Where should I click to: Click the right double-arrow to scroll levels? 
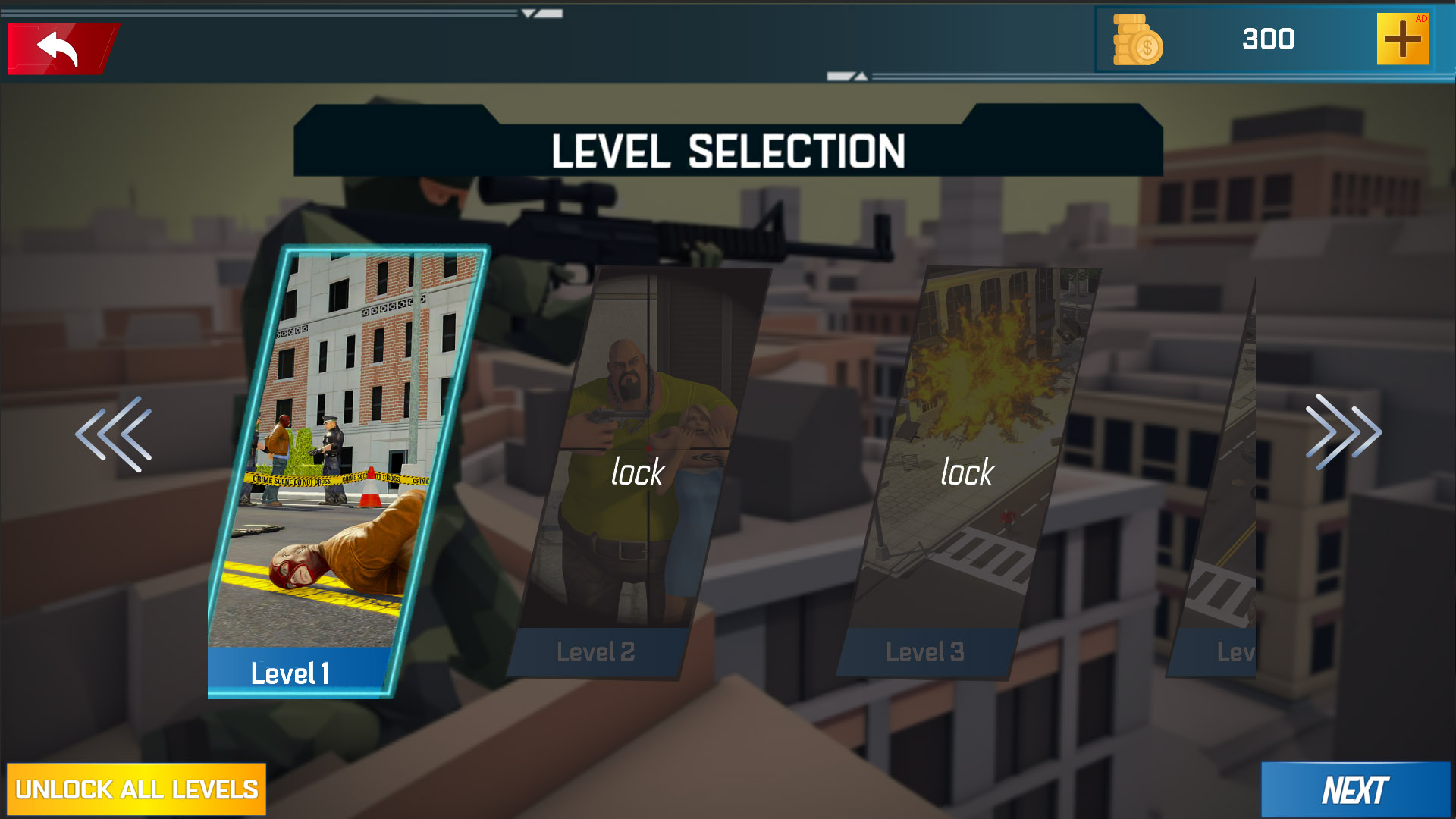click(x=1342, y=432)
